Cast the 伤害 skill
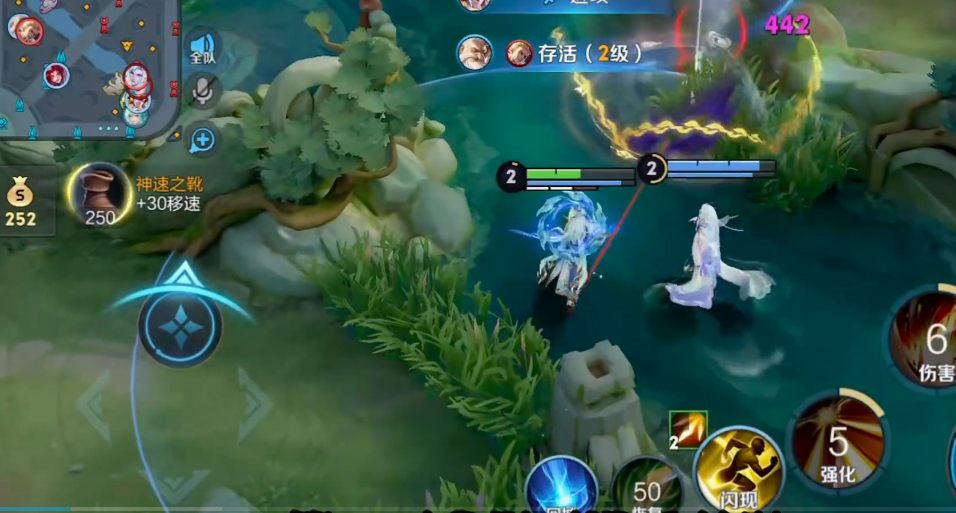Image resolution: width=956 pixels, height=513 pixels. [928, 342]
